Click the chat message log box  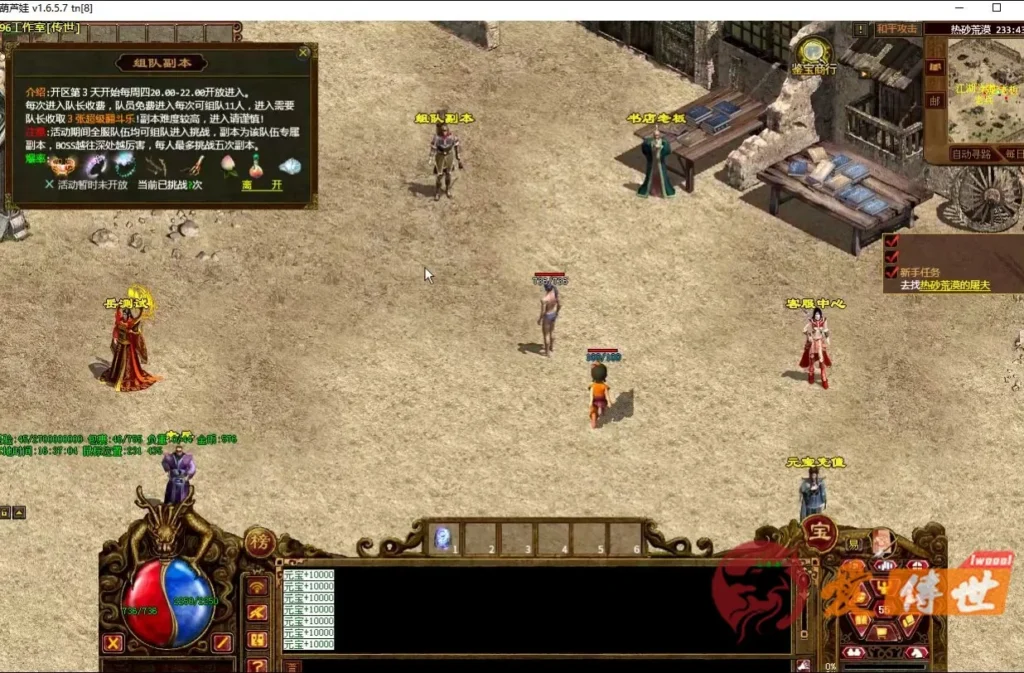click(x=540, y=609)
